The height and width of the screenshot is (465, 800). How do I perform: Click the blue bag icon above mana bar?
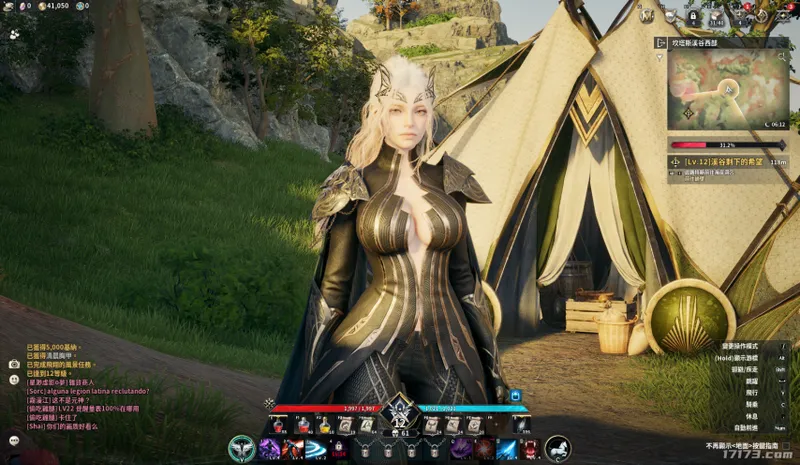pyautogui.click(x=516, y=396)
